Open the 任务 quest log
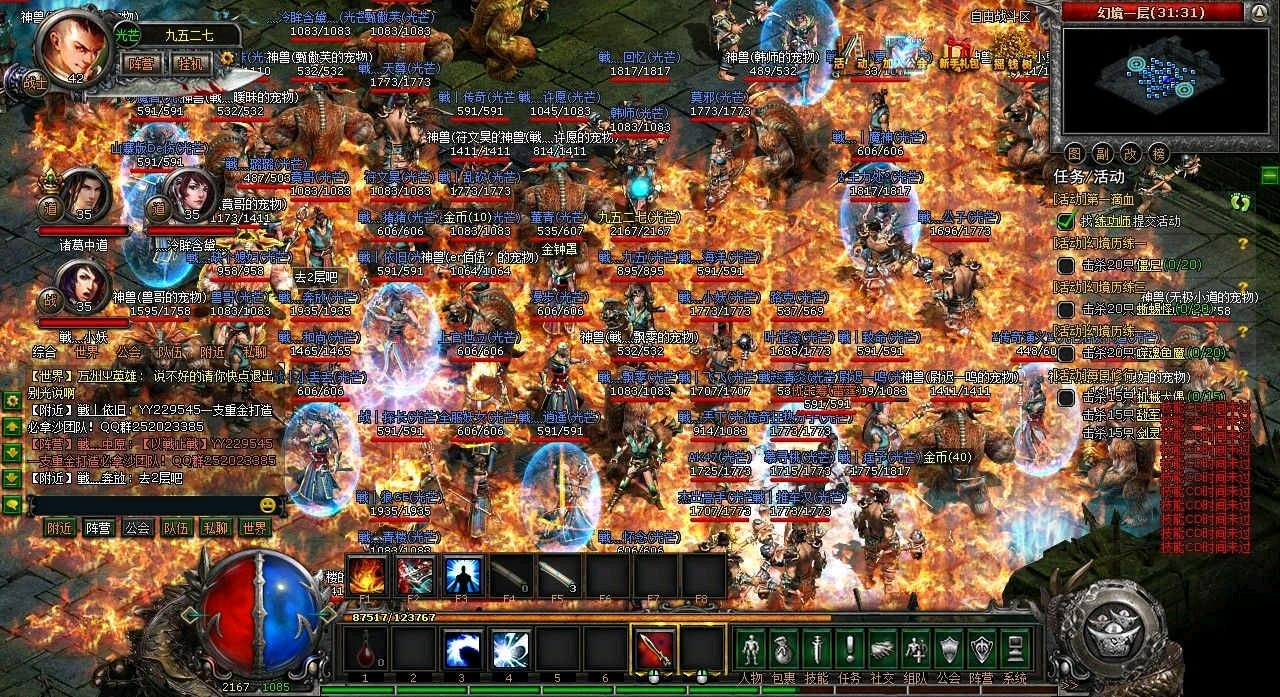The image size is (1280, 697). (x=849, y=649)
